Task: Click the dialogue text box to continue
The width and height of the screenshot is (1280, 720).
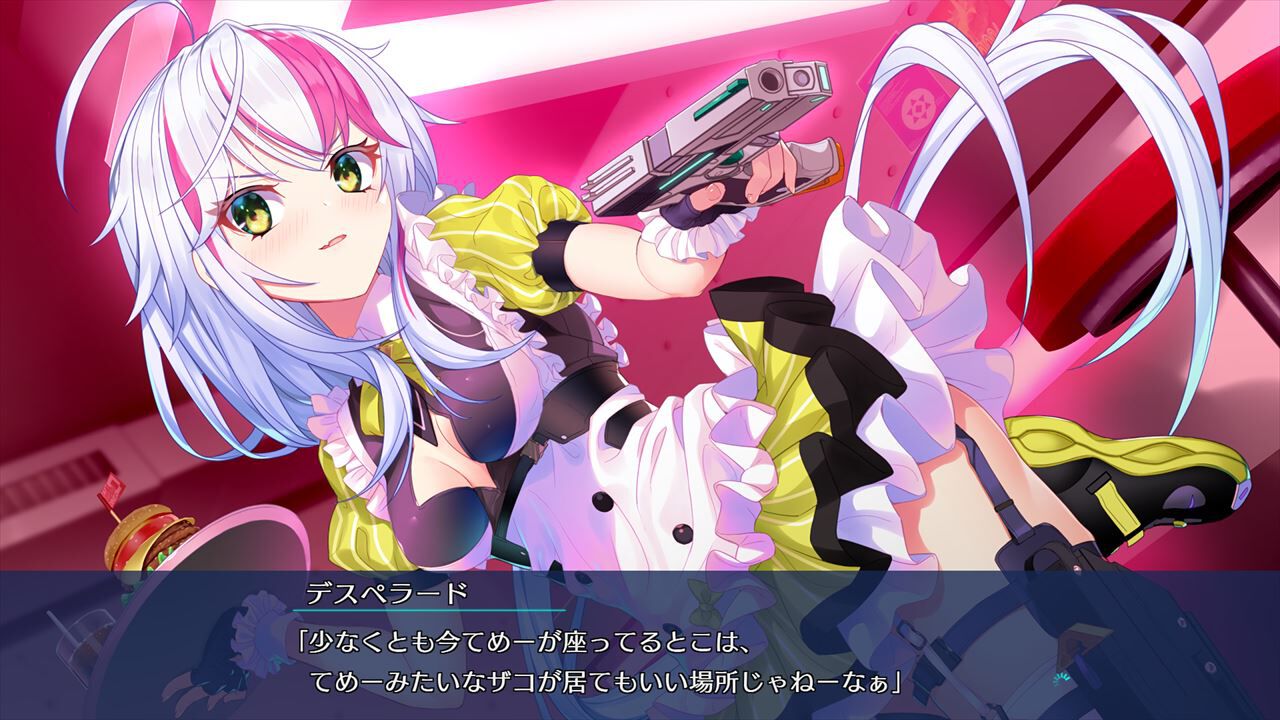Action: coord(640,650)
